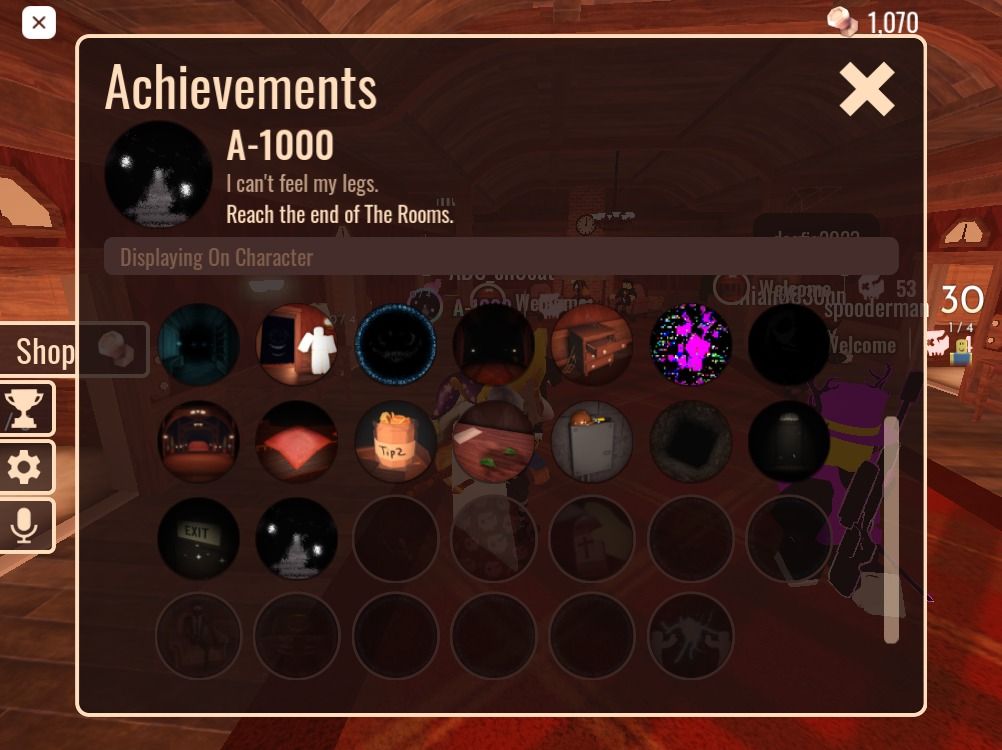Select the red cushion achievement badge
Viewport: 1002px width, 750px height.
click(297, 442)
